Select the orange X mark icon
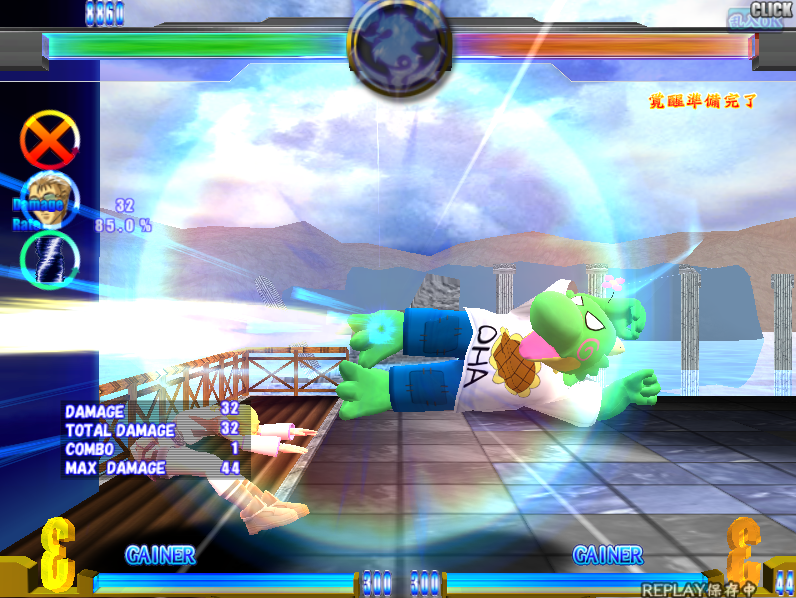Image resolution: width=796 pixels, height=598 pixels. coord(50,140)
